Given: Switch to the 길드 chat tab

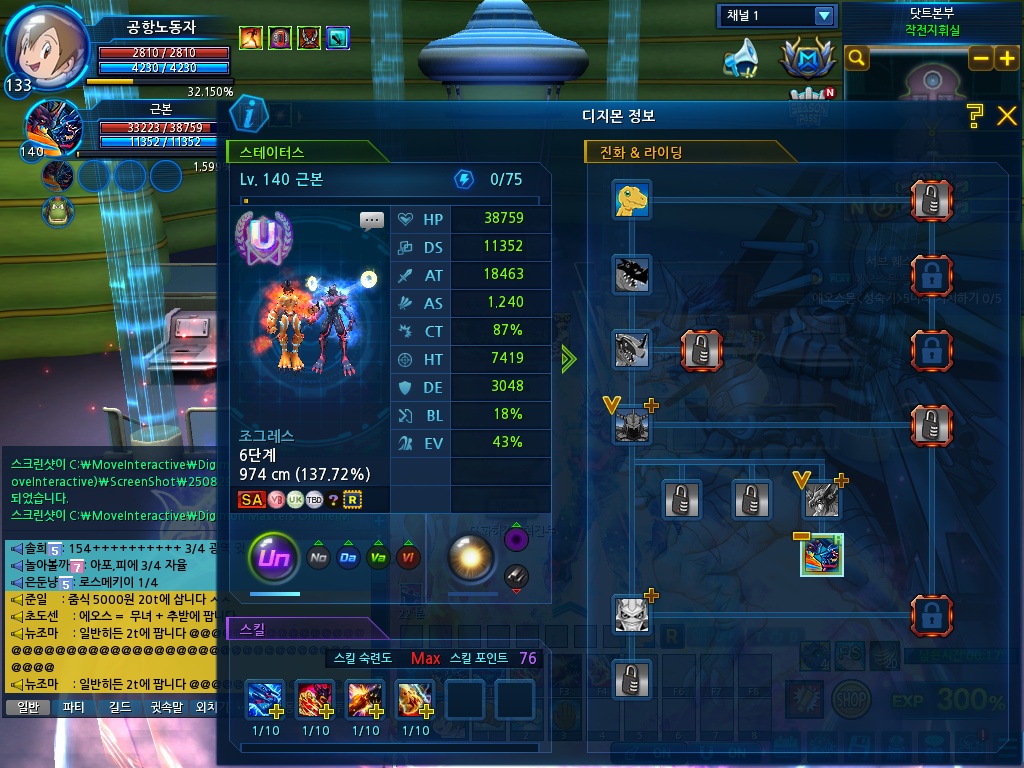Looking at the screenshot, I should (120, 707).
